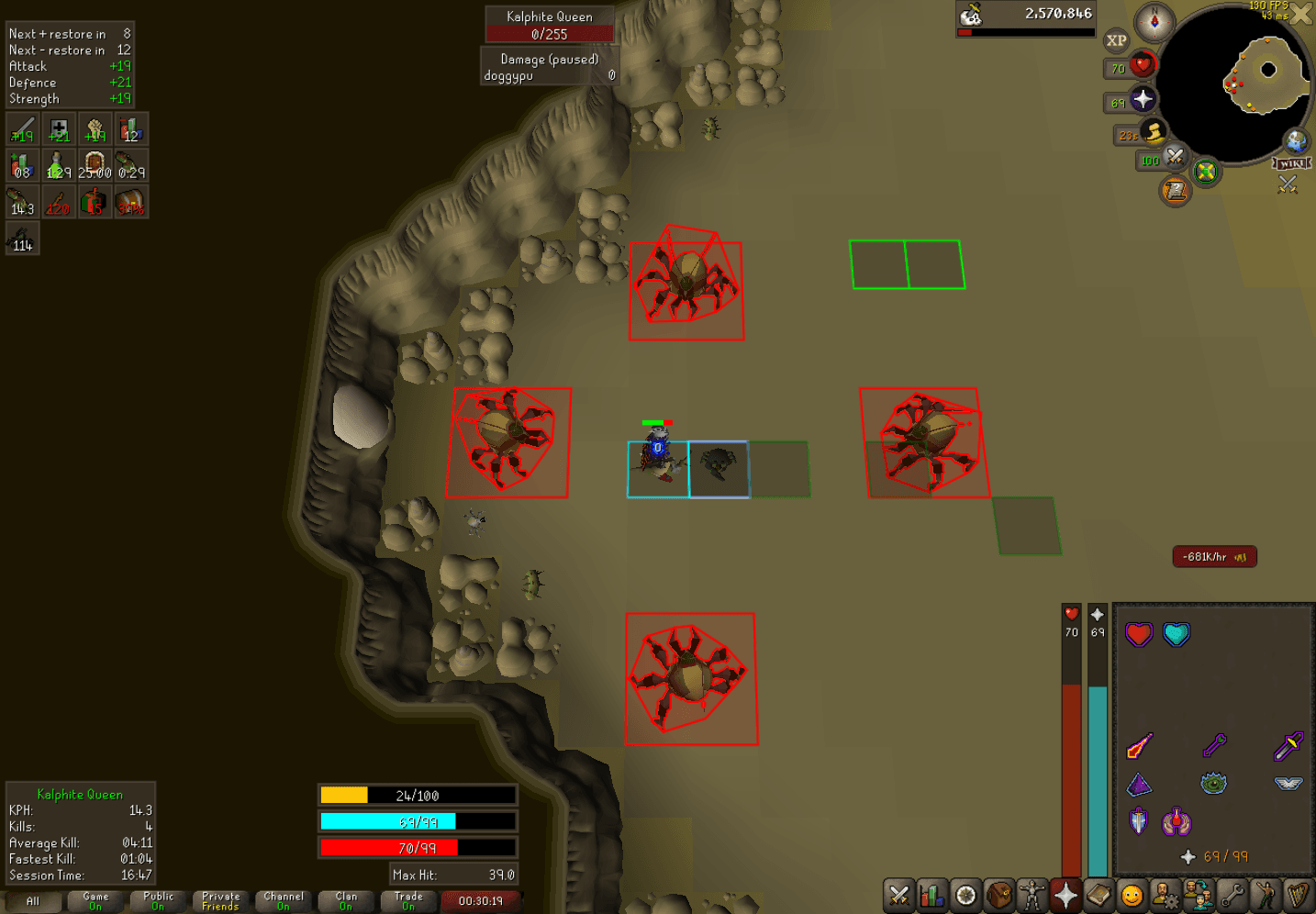Toggle Clan chat off
Image resolution: width=1316 pixels, height=914 pixels.
346,901
